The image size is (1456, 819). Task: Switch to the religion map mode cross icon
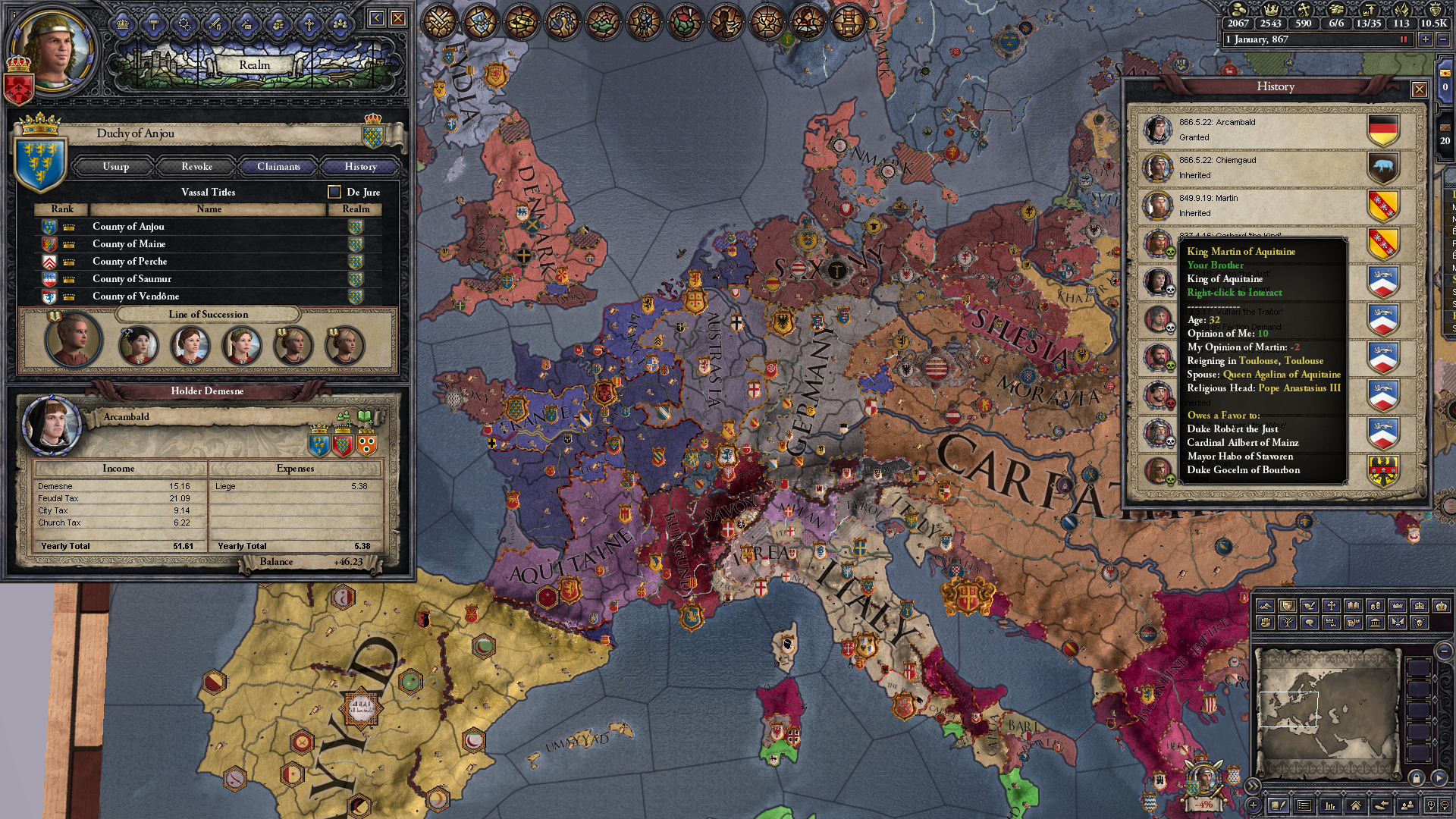1331,606
